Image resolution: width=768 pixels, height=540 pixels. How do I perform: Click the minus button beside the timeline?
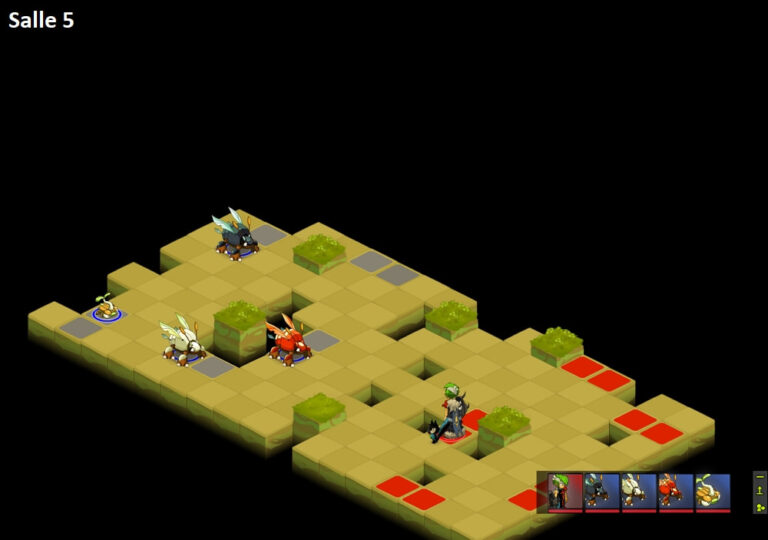coord(759,477)
